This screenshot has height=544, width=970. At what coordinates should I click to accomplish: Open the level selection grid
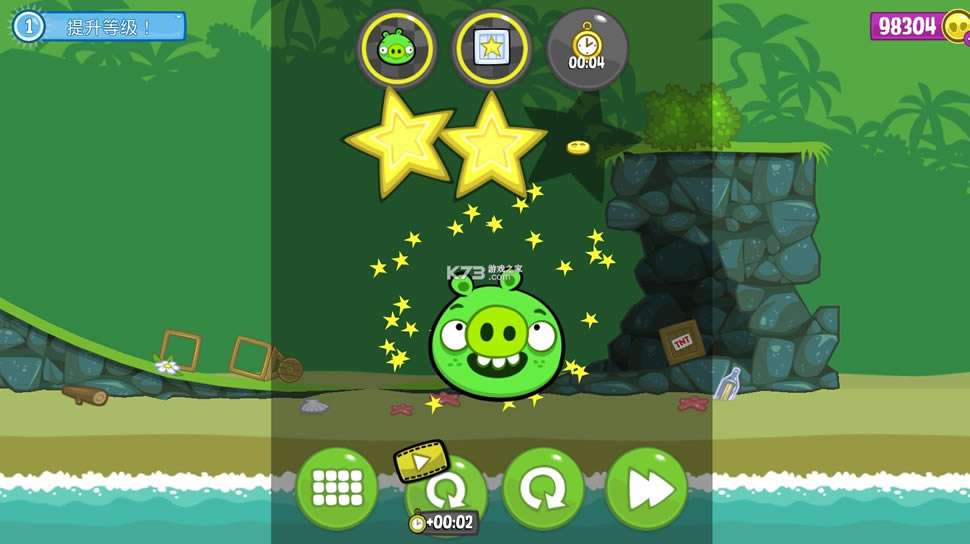pos(336,488)
